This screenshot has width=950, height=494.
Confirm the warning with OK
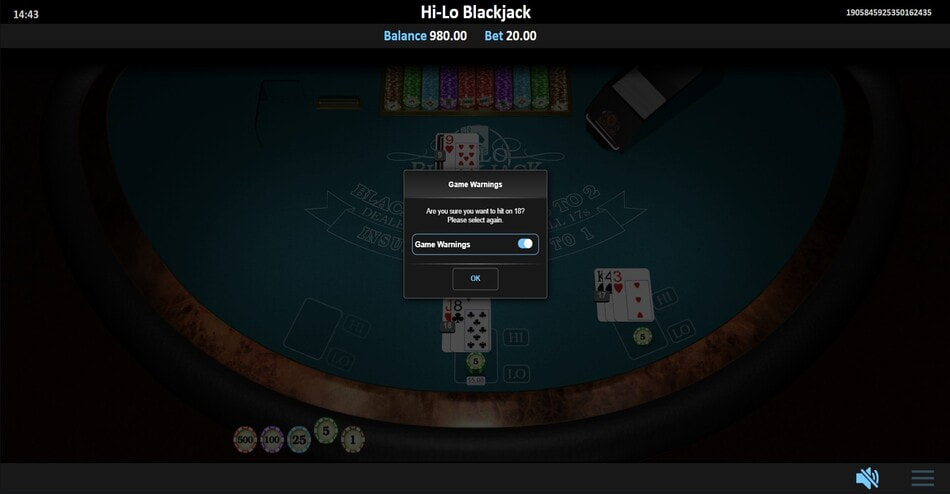pyautogui.click(x=475, y=278)
